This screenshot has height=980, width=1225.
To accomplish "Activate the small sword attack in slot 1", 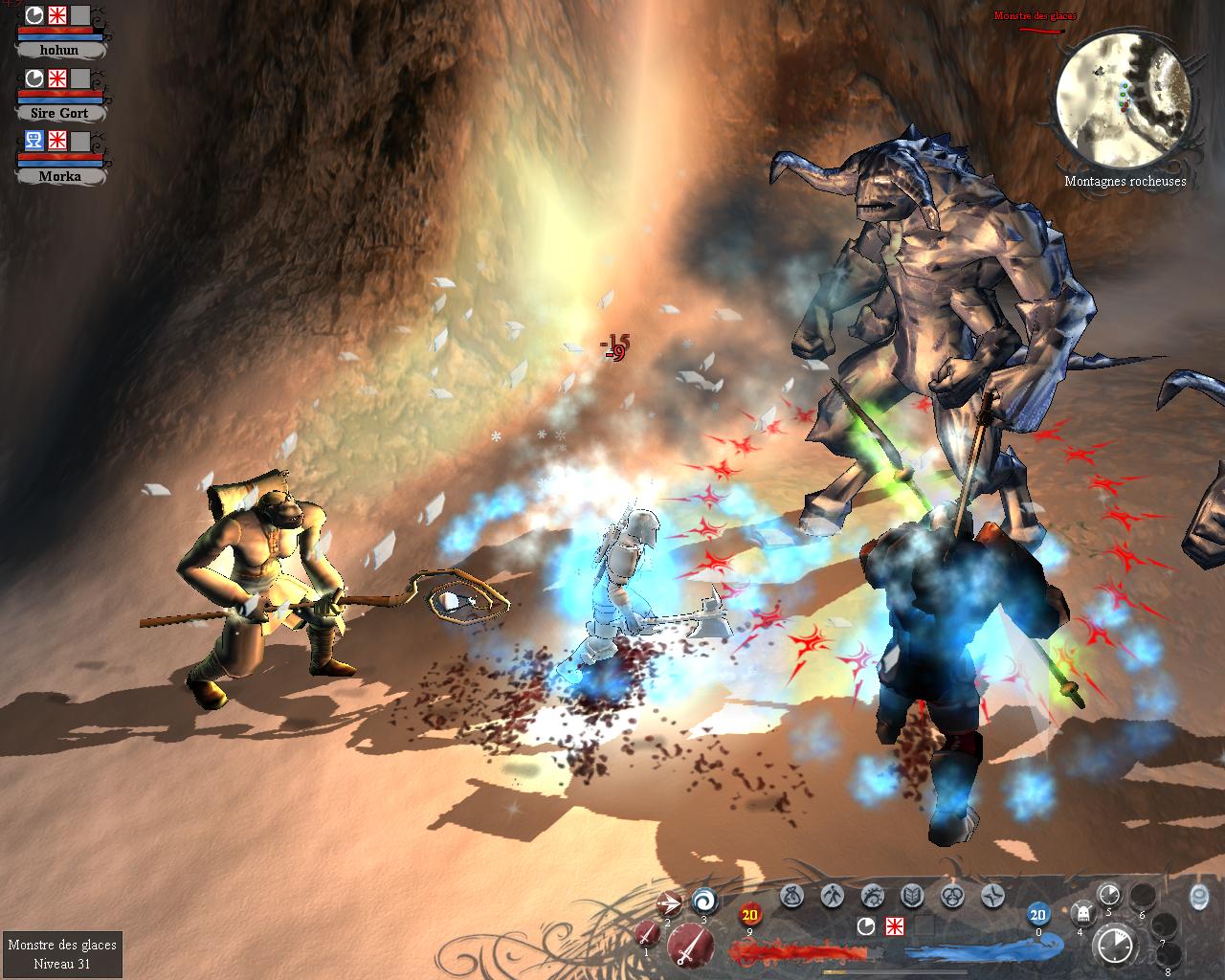I will pos(648,935).
